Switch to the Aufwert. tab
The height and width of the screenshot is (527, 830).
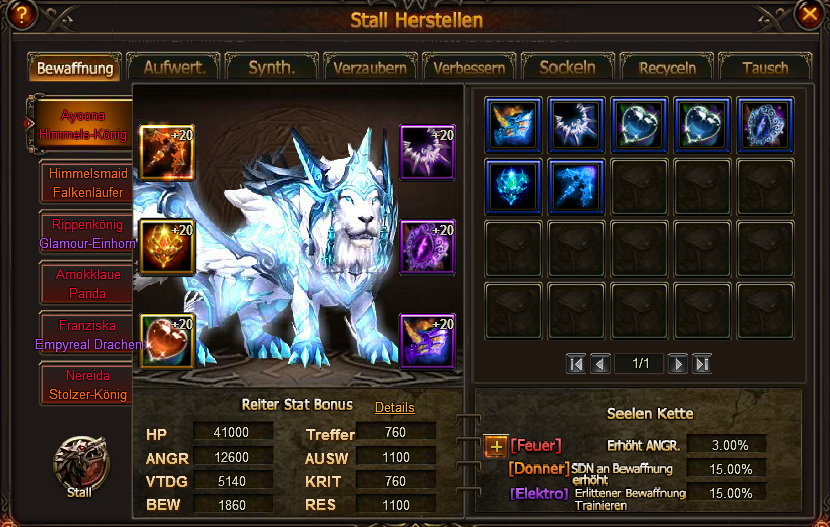(174, 68)
